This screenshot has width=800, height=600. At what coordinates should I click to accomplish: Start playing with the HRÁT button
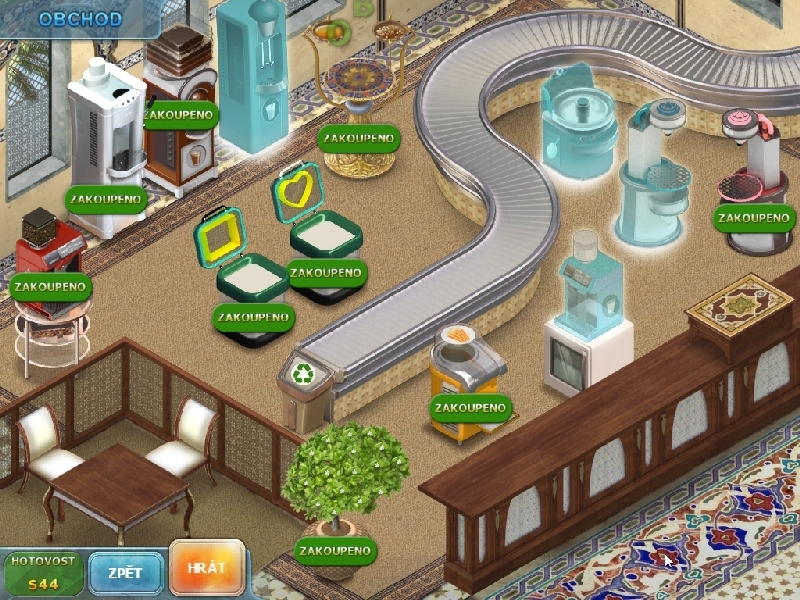pyautogui.click(x=207, y=568)
